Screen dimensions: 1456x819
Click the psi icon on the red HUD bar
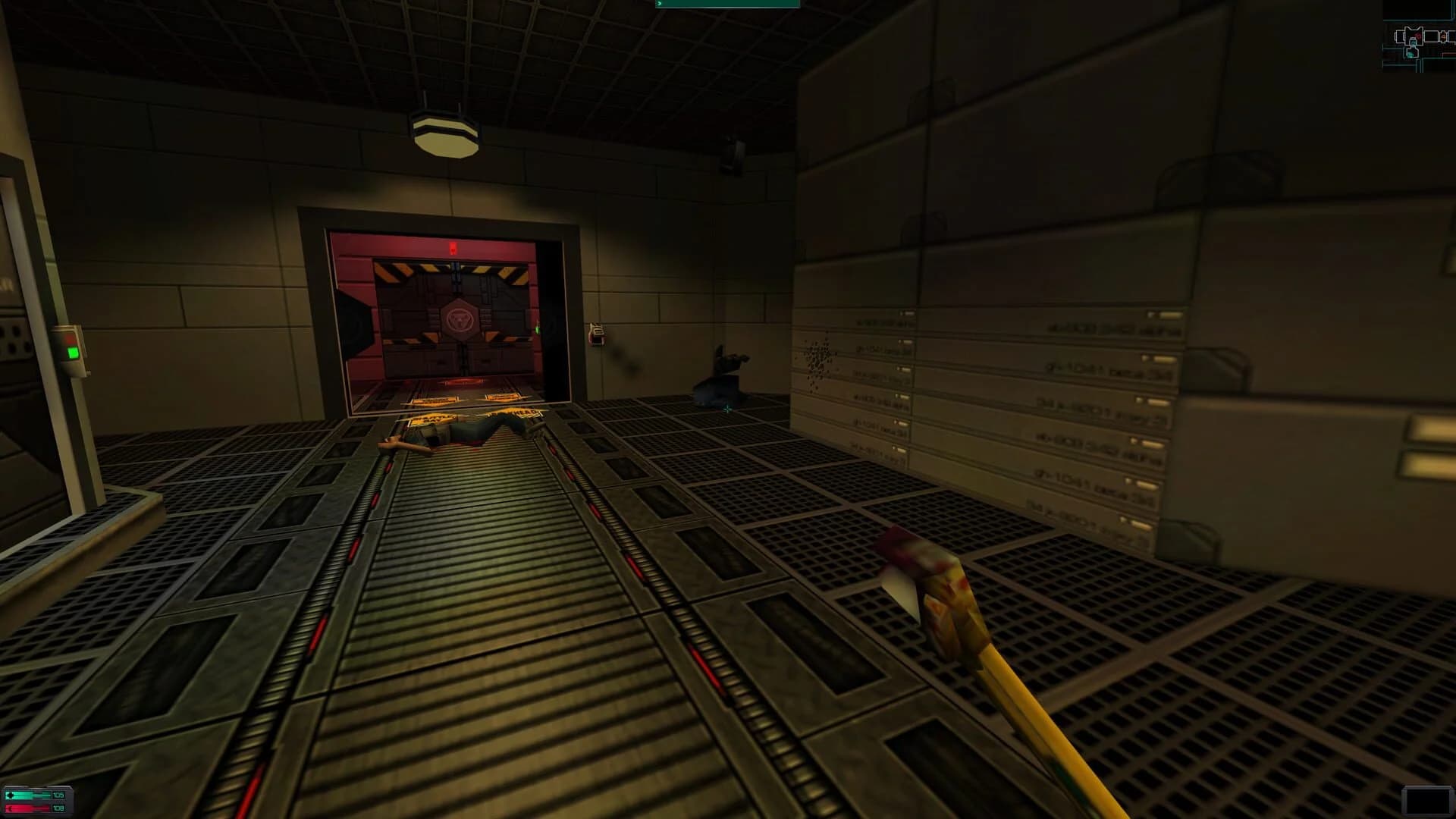click(x=10, y=808)
